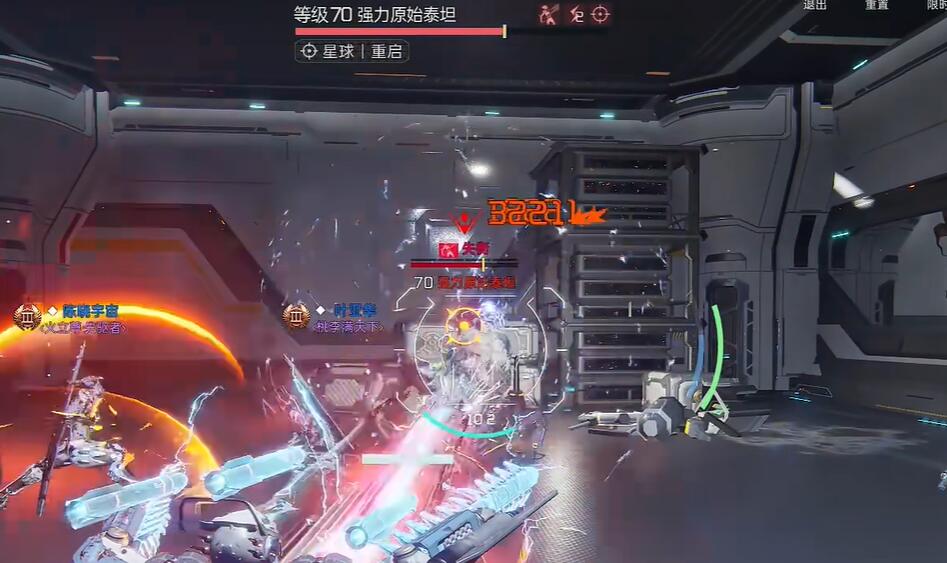Inspect the crosshair target status icon

pos(600,14)
